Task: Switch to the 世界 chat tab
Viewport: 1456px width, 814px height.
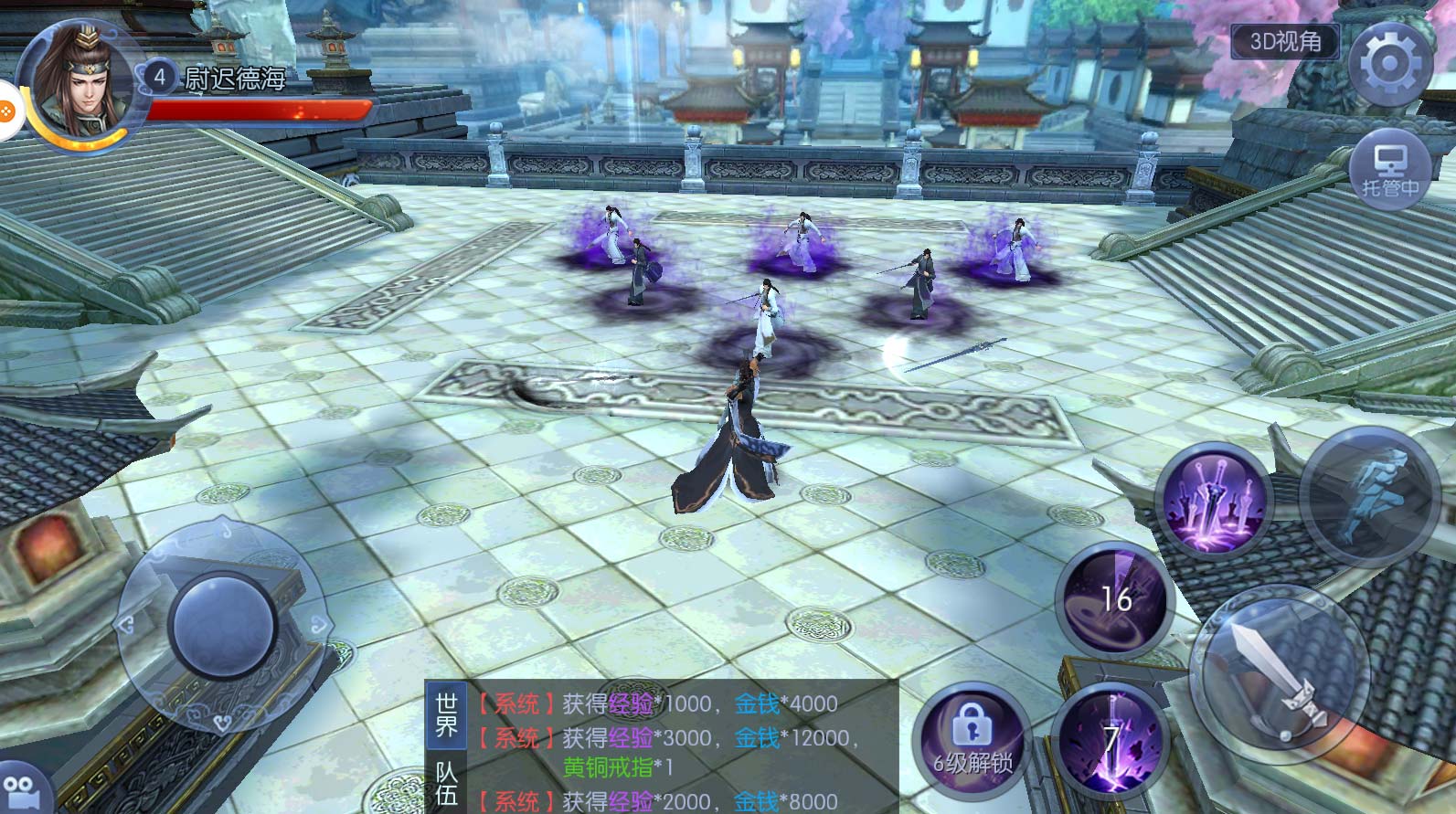Action: tap(446, 715)
